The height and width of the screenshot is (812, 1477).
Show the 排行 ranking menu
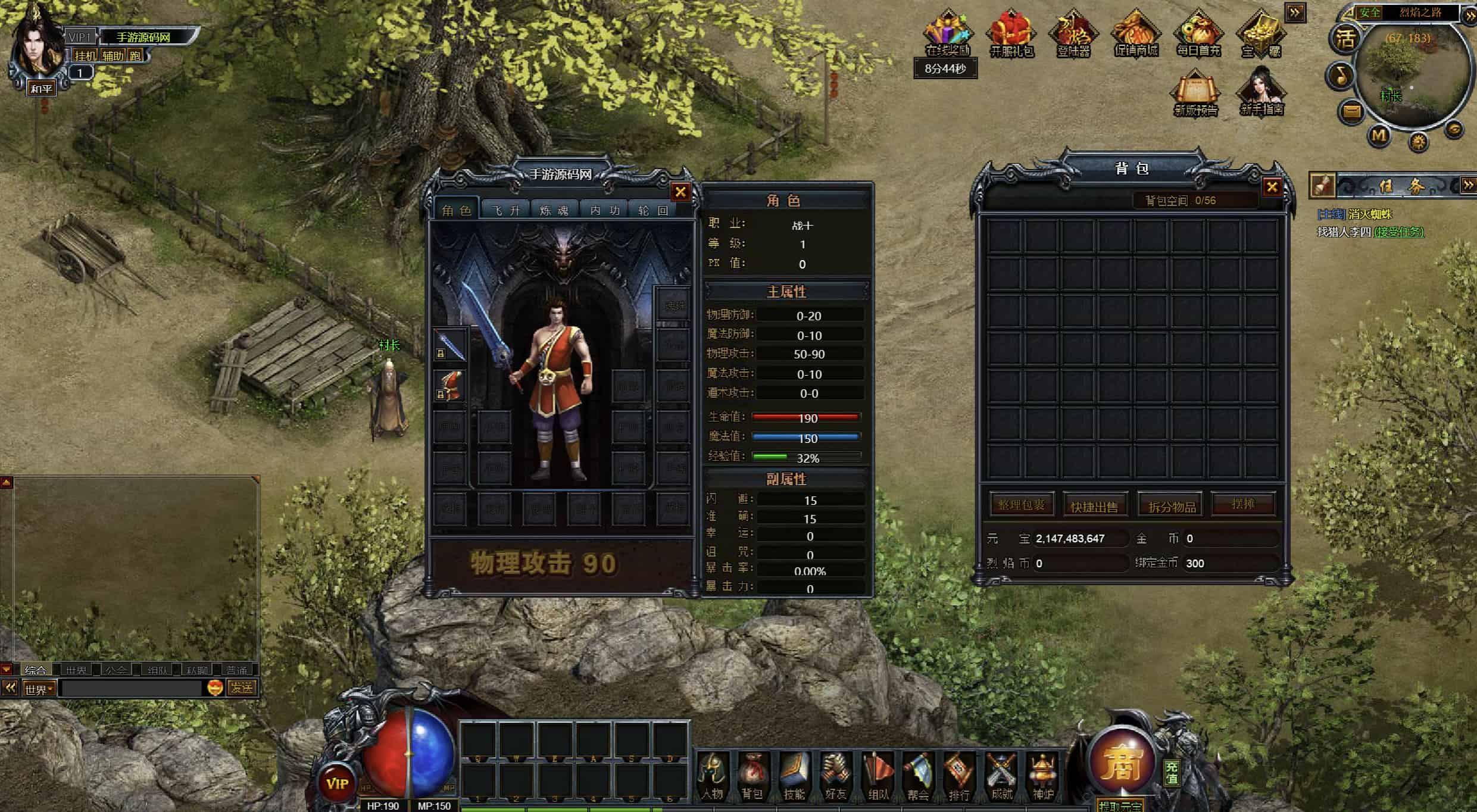pos(959,776)
